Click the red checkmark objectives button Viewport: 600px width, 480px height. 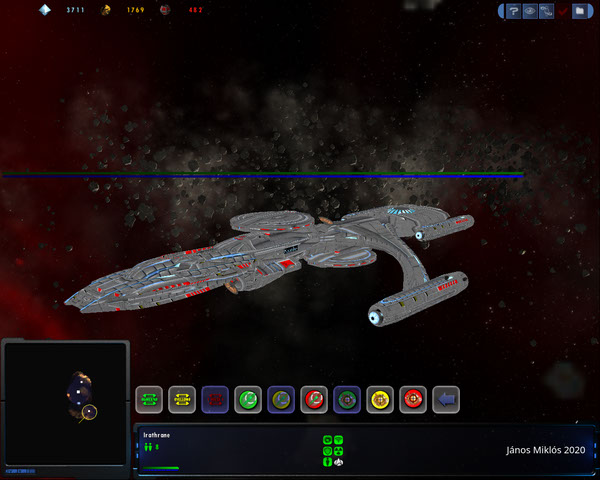coord(563,12)
